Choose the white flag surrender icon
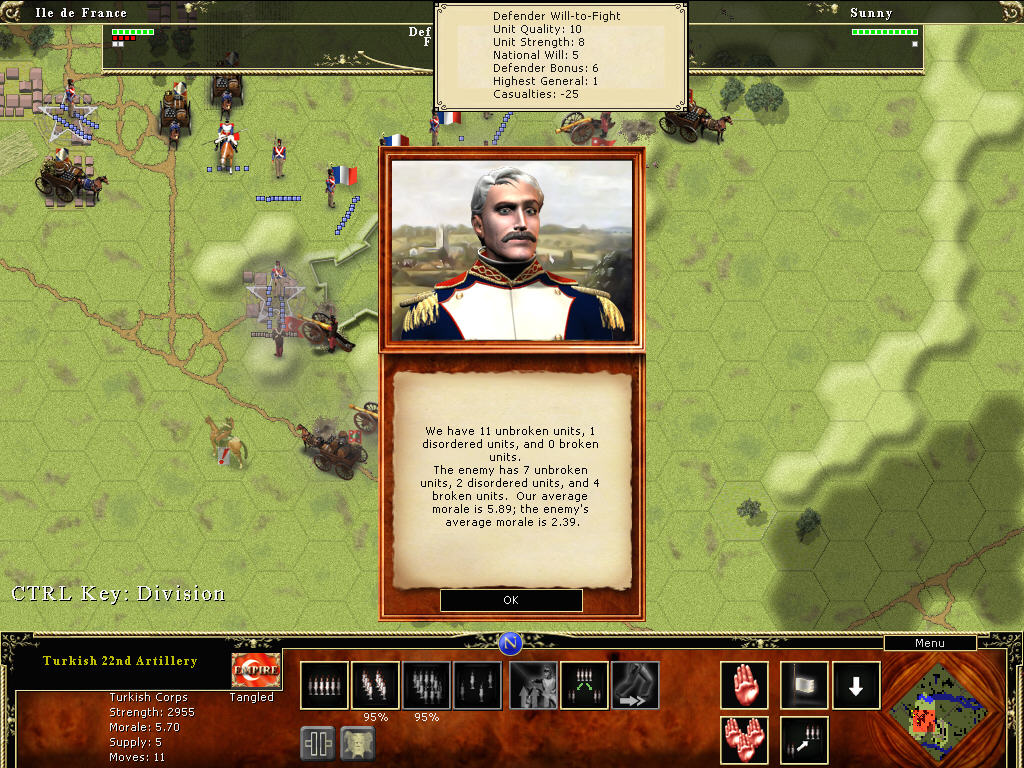The image size is (1024, 768). pyautogui.click(x=804, y=685)
